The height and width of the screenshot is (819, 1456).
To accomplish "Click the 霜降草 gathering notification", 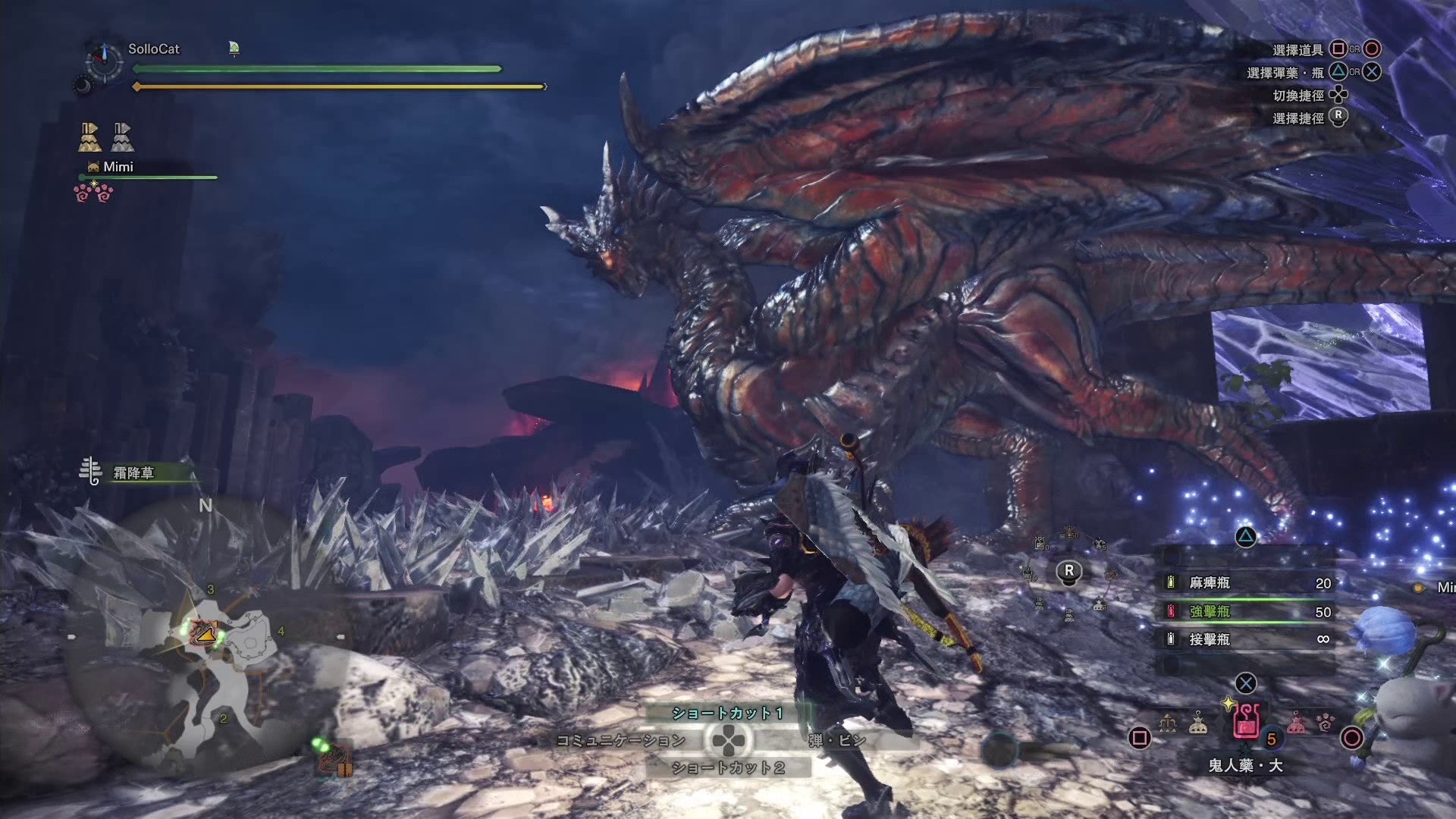I will pyautogui.click(x=133, y=473).
